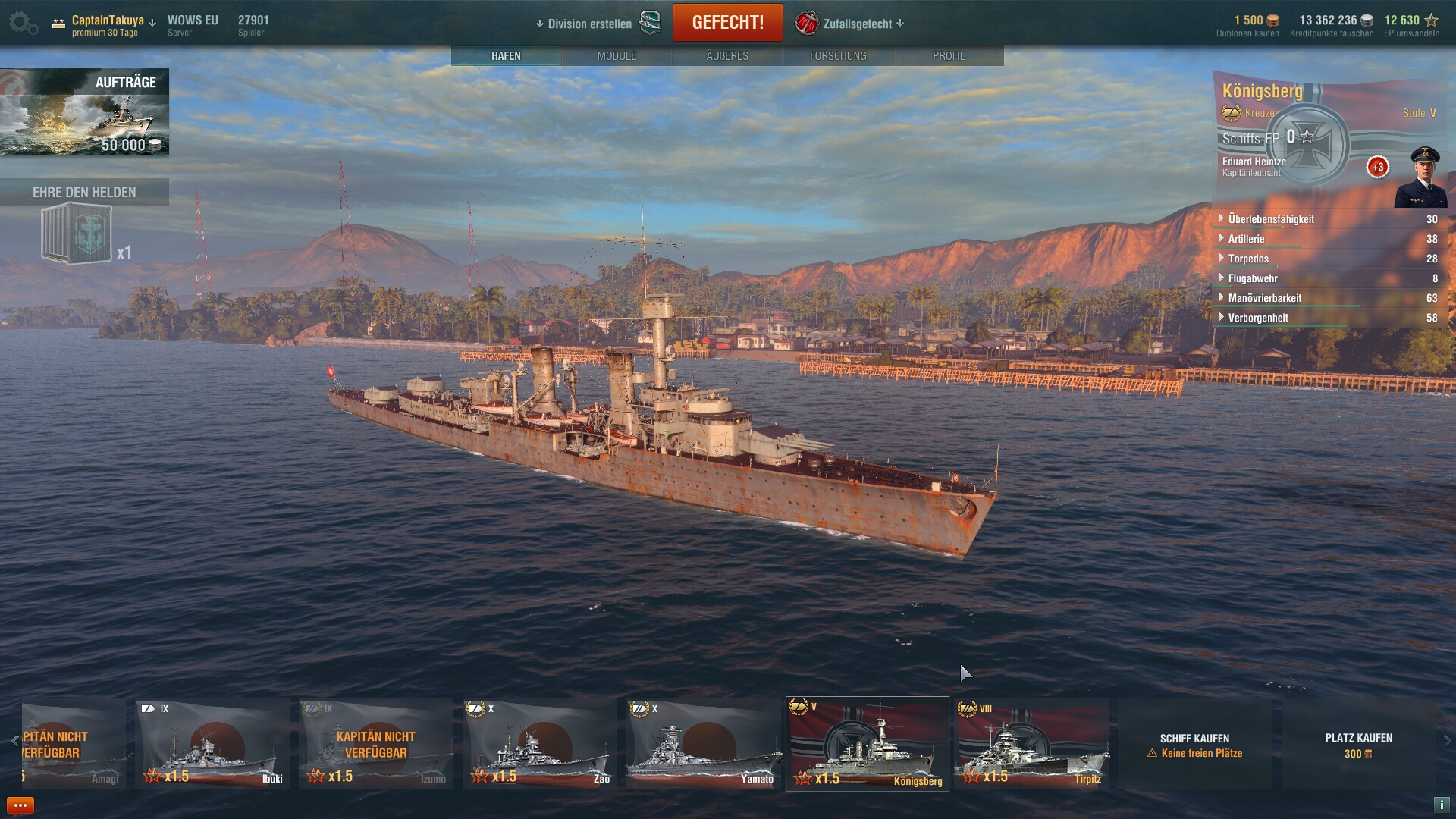Select the Yamato ship in carousel
Image resolution: width=1456 pixels, height=819 pixels.
[x=704, y=744]
